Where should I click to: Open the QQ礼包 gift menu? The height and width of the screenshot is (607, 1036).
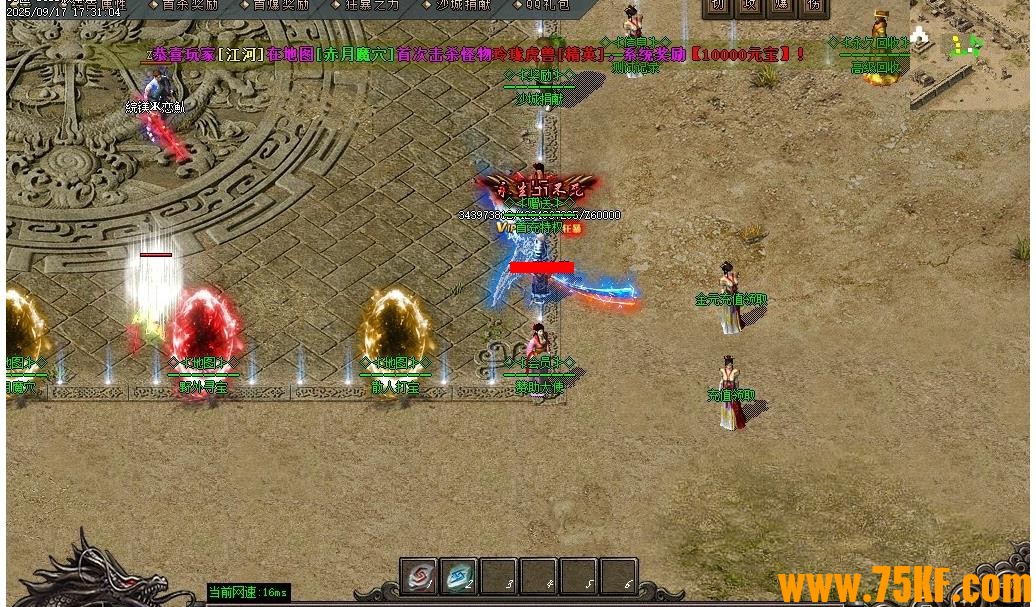(x=548, y=5)
